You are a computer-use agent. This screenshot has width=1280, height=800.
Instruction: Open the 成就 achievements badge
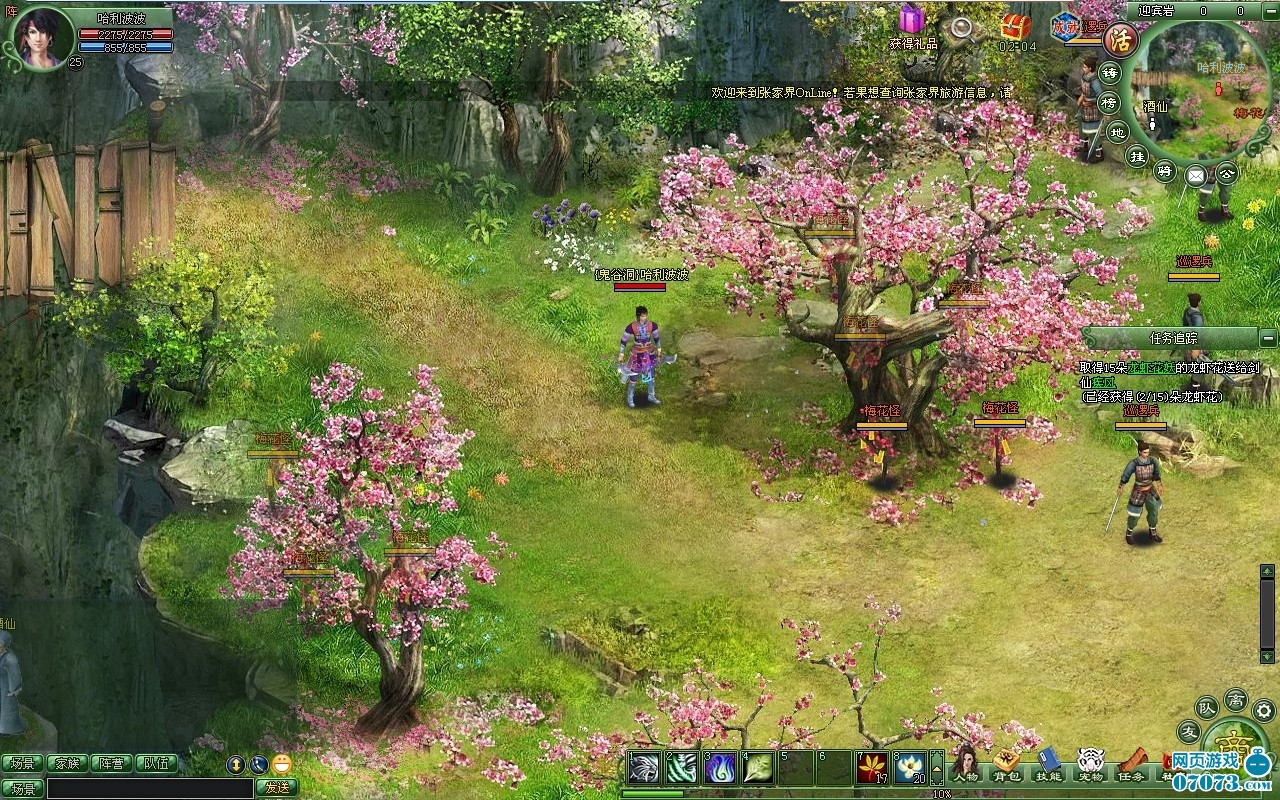(1067, 26)
